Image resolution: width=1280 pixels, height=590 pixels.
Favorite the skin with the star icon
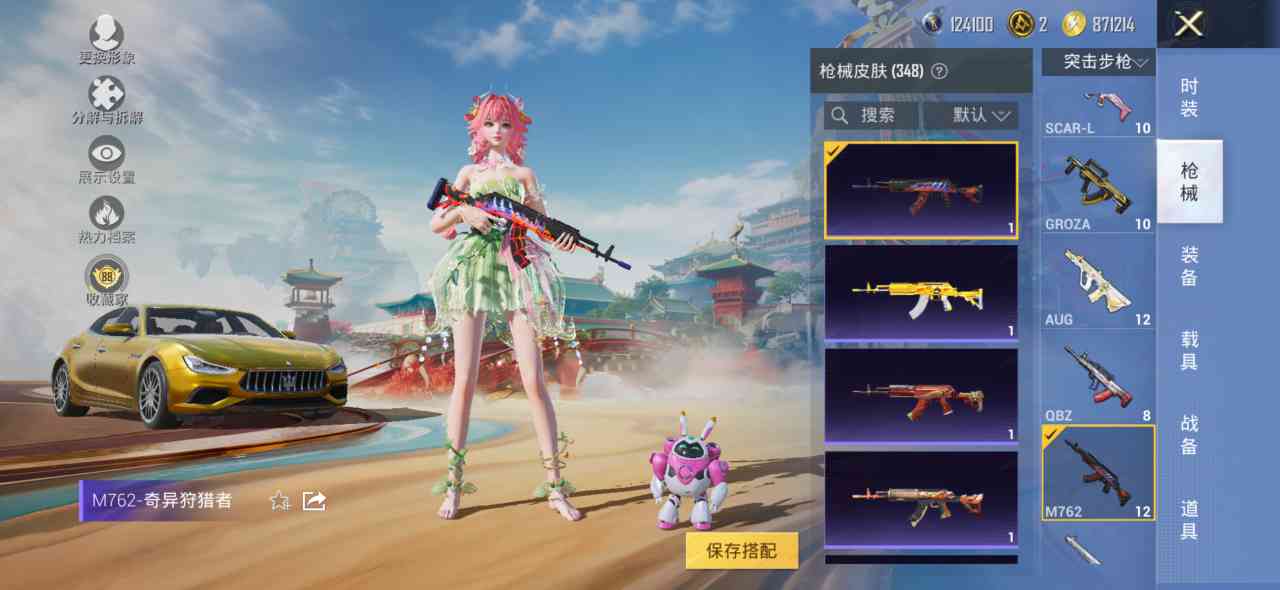[280, 501]
